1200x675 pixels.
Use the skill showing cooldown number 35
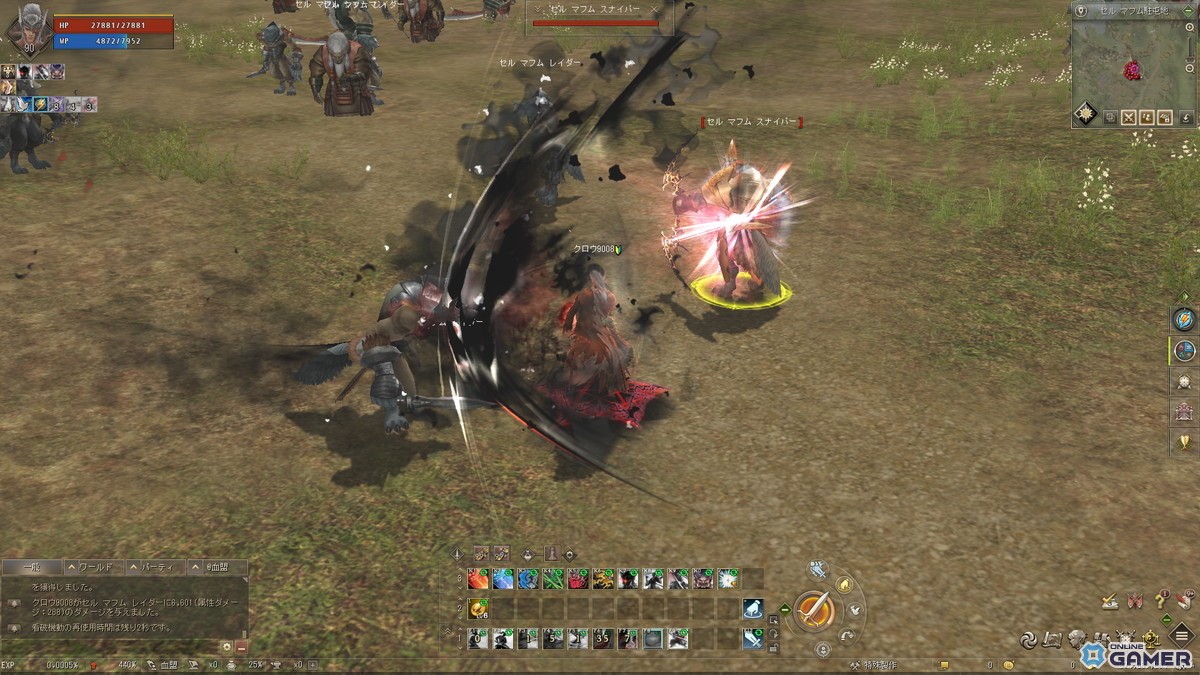pyautogui.click(x=602, y=638)
